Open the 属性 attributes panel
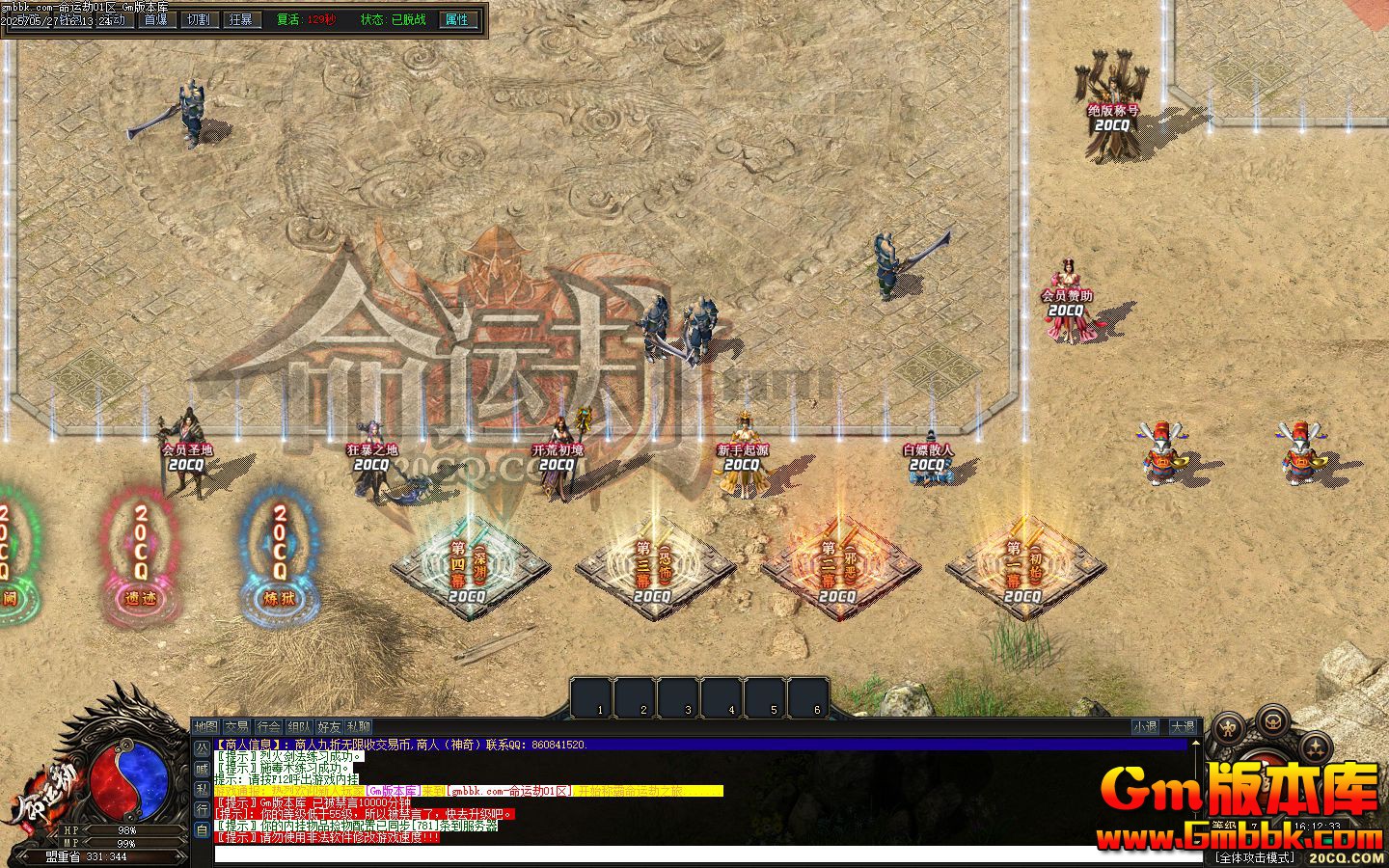 pyautogui.click(x=456, y=19)
